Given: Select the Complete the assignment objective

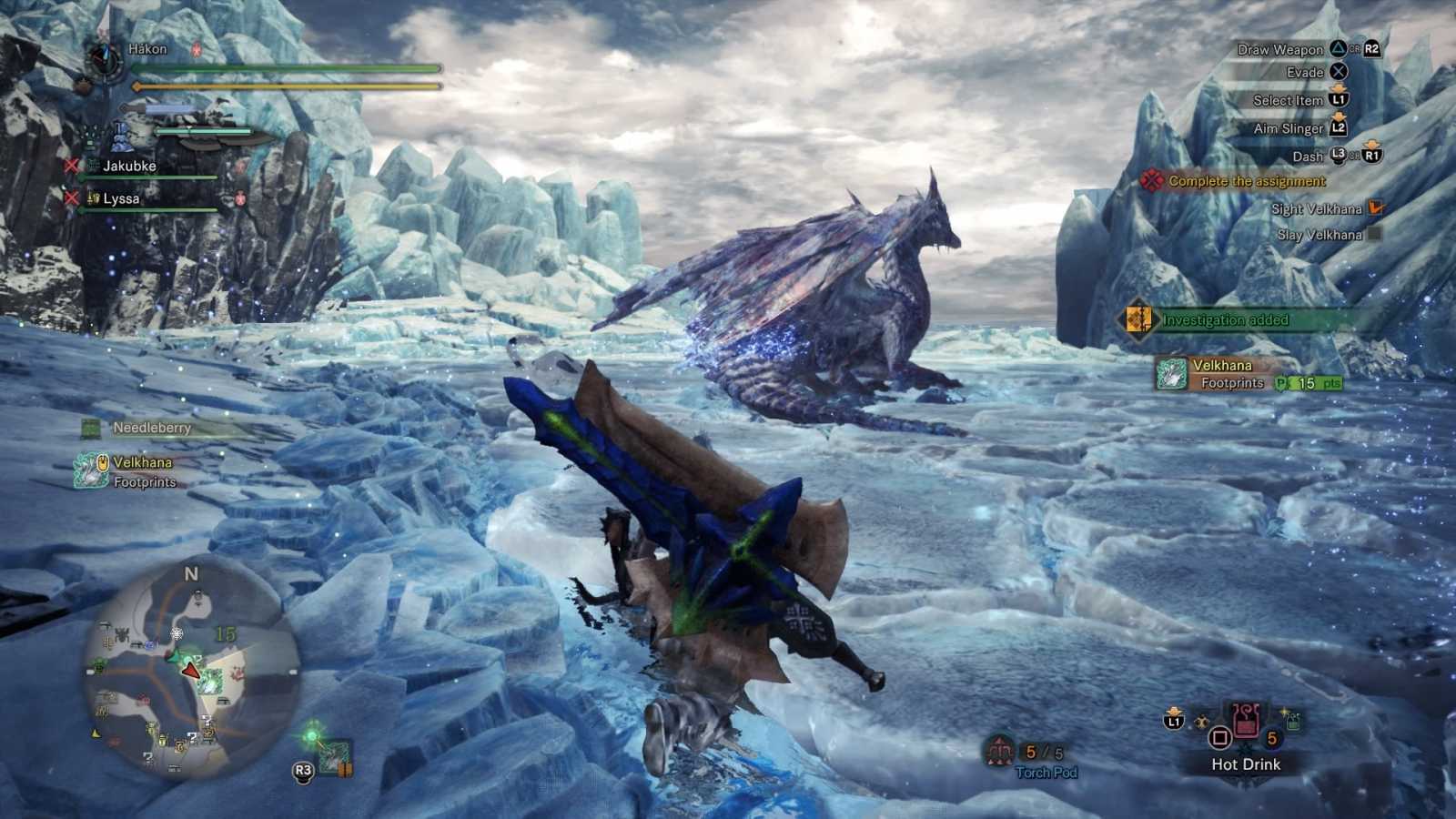Looking at the screenshot, I should (x=1246, y=181).
